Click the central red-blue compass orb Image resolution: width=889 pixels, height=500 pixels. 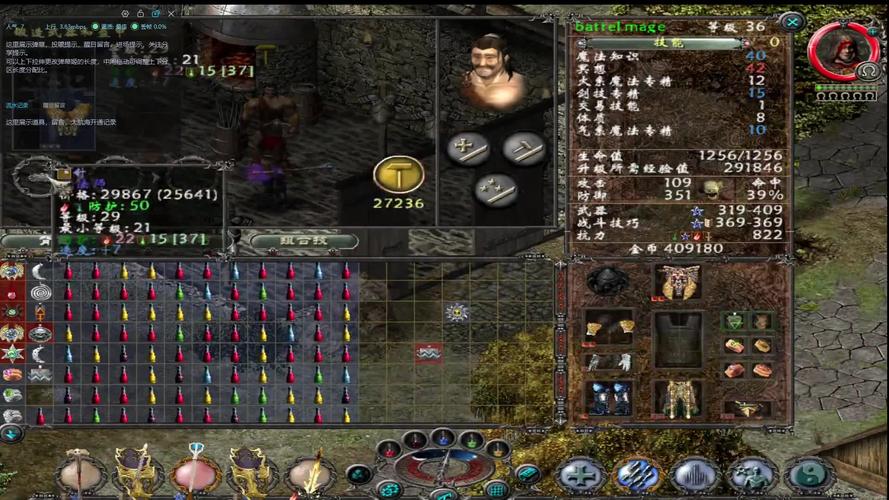coord(440,468)
